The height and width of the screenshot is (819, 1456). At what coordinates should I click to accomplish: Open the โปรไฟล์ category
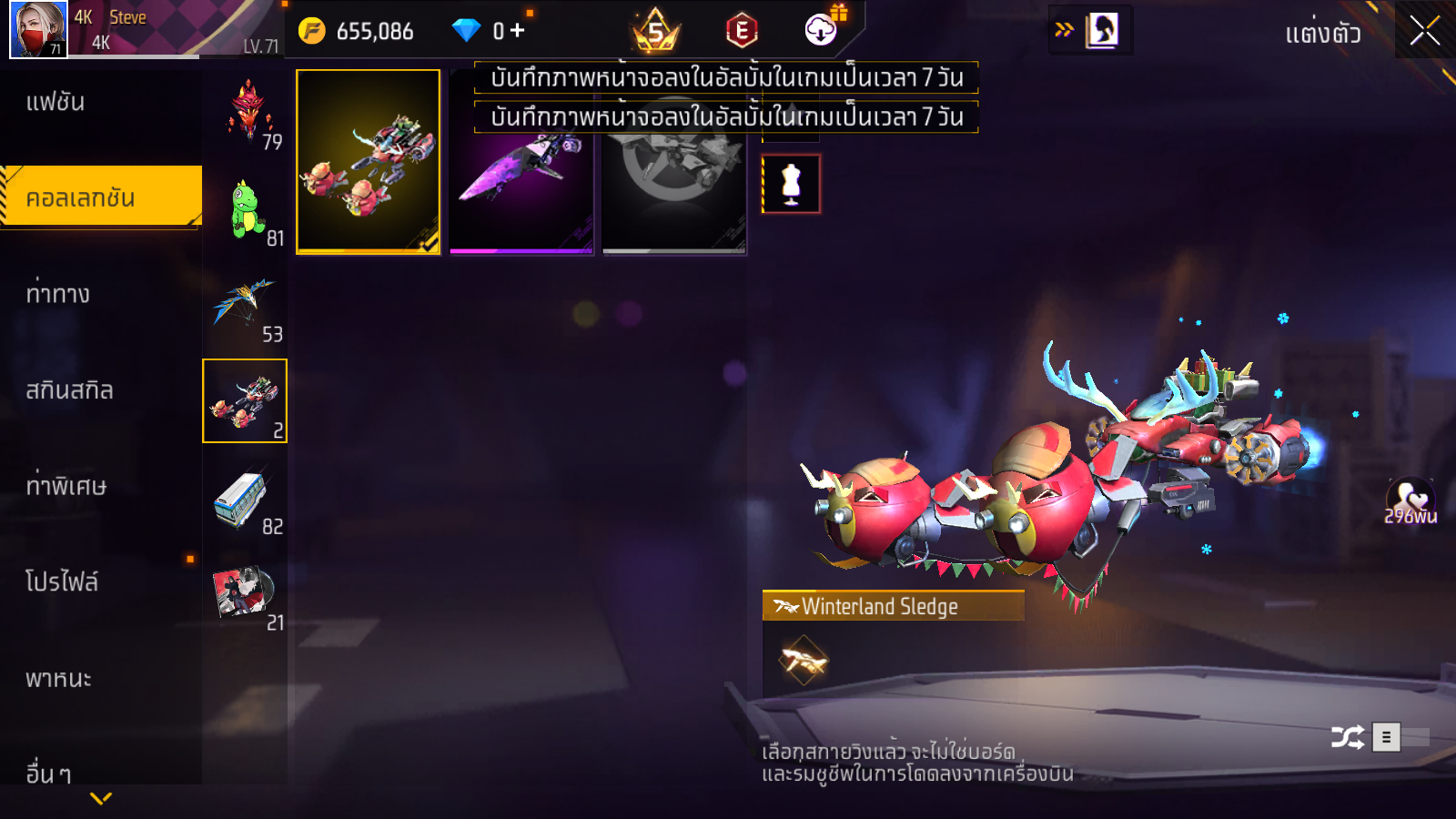(62, 581)
